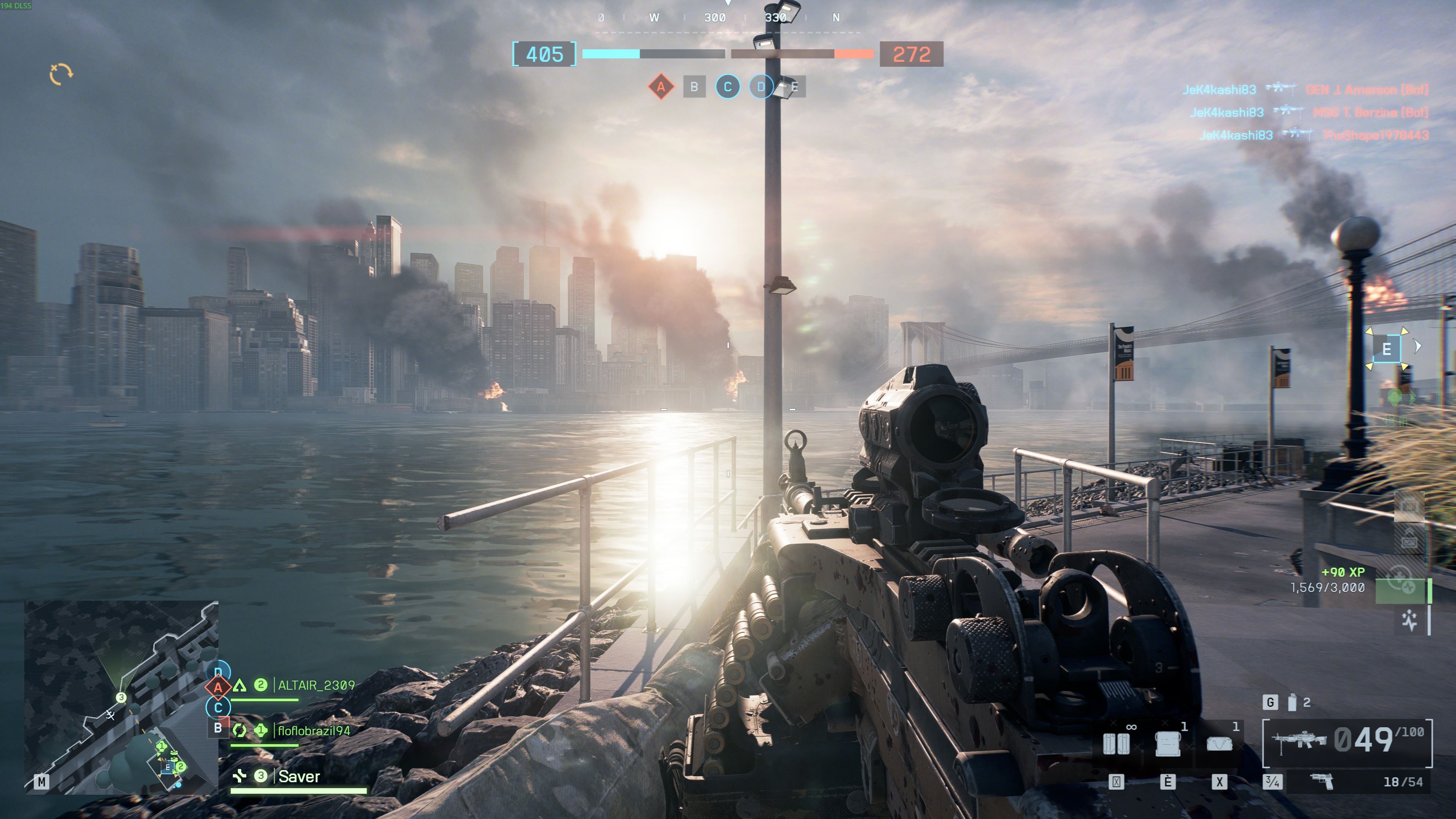Viewport: 1456px width, 819px height.
Task: Click squad mate floflobrazil94's row
Action: (314, 731)
